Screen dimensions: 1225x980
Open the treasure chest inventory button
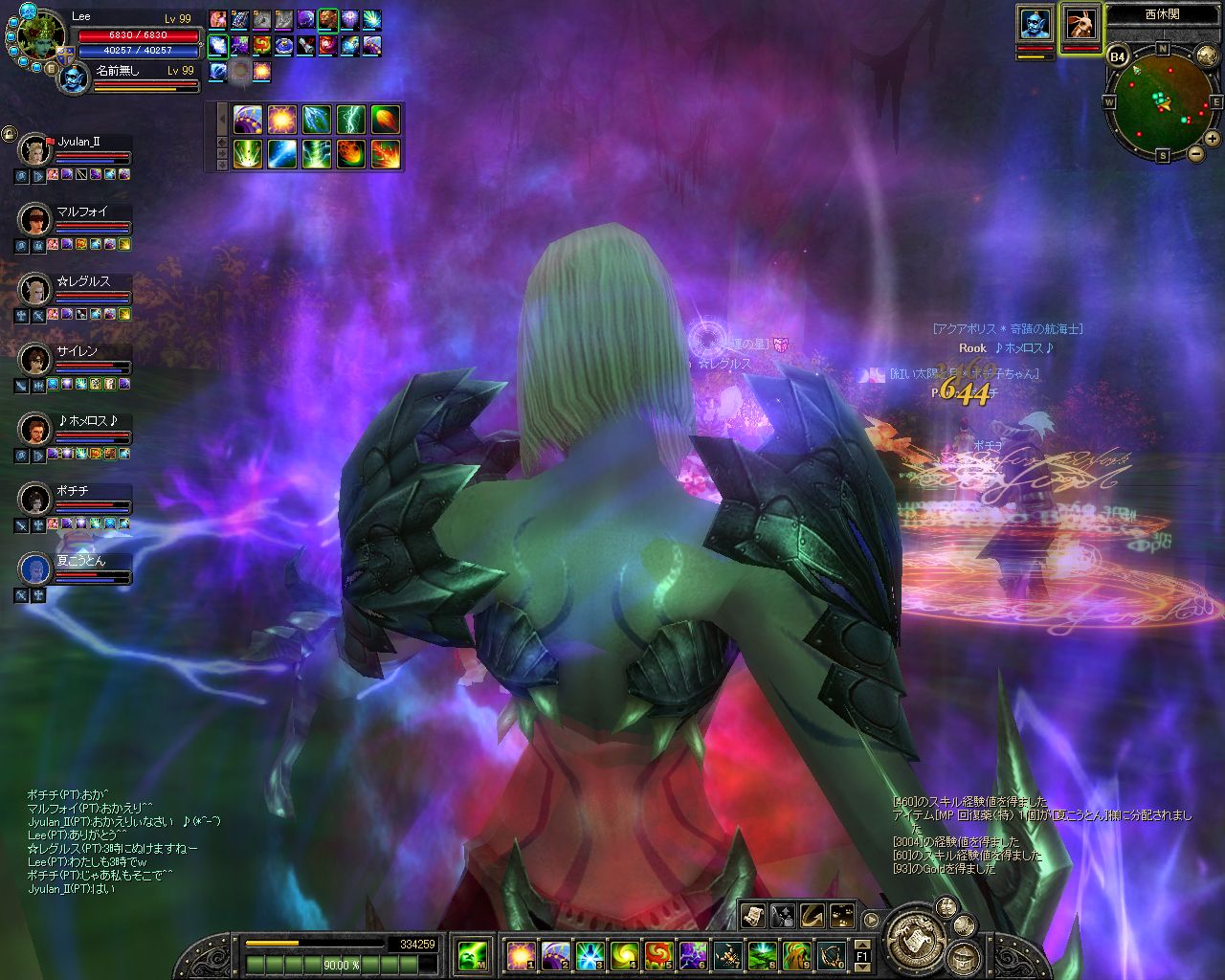tap(962, 956)
